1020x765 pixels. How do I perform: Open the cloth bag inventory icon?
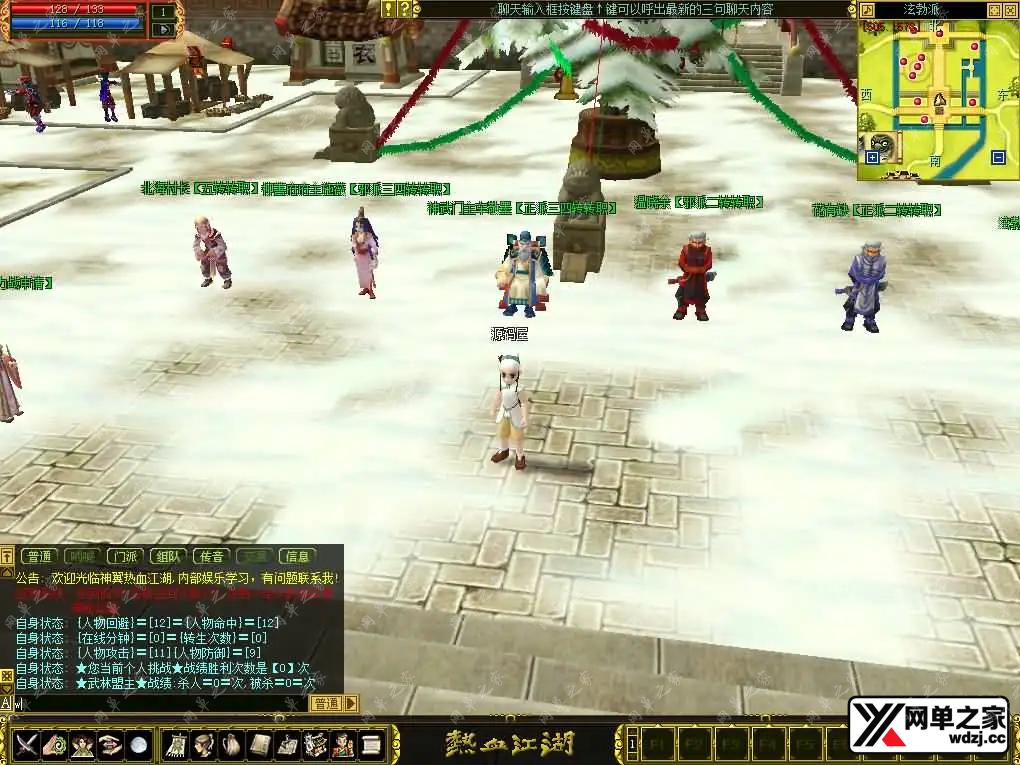point(232,744)
